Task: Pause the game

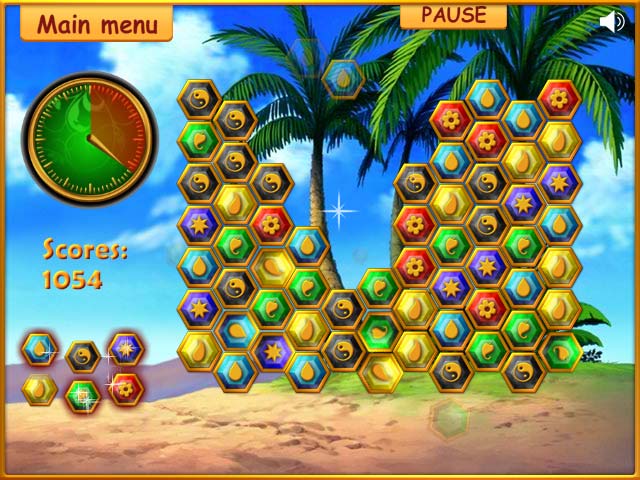Action: click(453, 15)
